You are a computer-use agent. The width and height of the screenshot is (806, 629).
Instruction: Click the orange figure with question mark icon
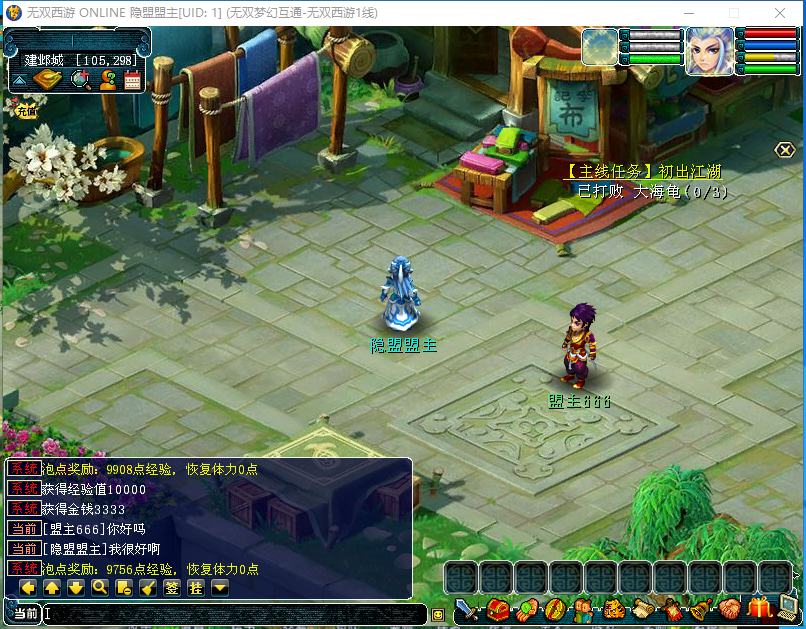tap(106, 81)
